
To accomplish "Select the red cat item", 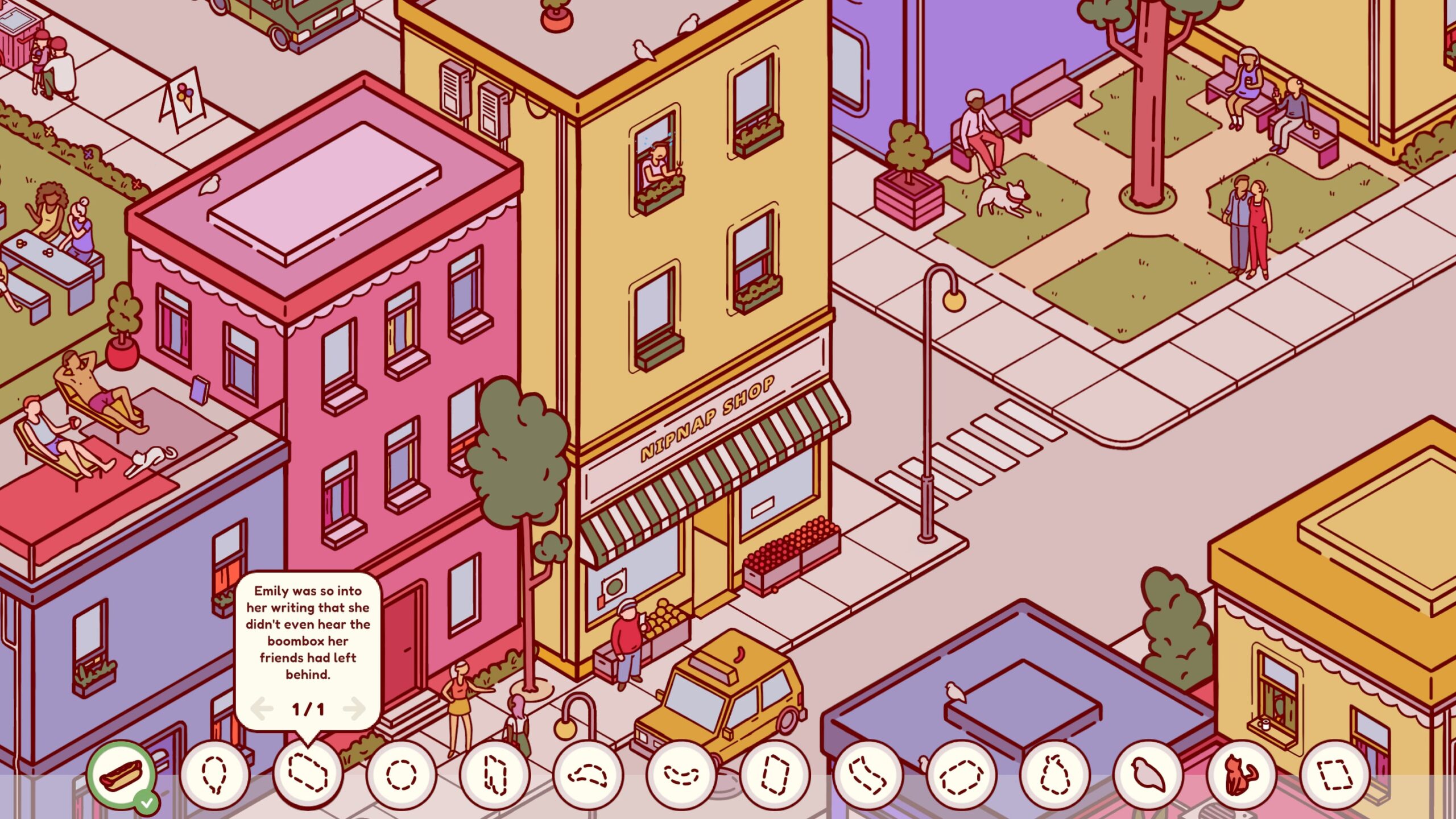I will pos(1241,775).
